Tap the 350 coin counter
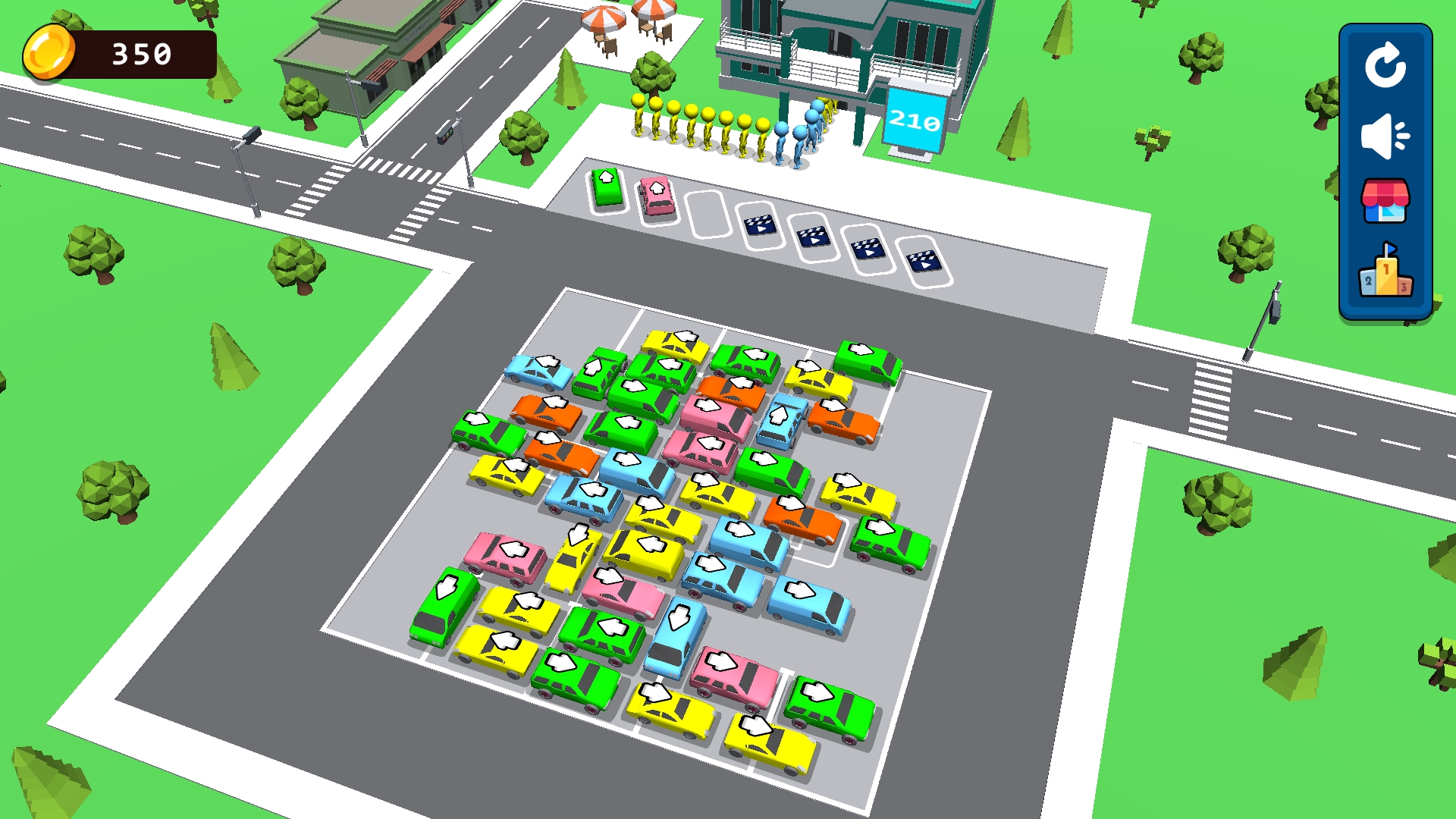 tap(140, 52)
